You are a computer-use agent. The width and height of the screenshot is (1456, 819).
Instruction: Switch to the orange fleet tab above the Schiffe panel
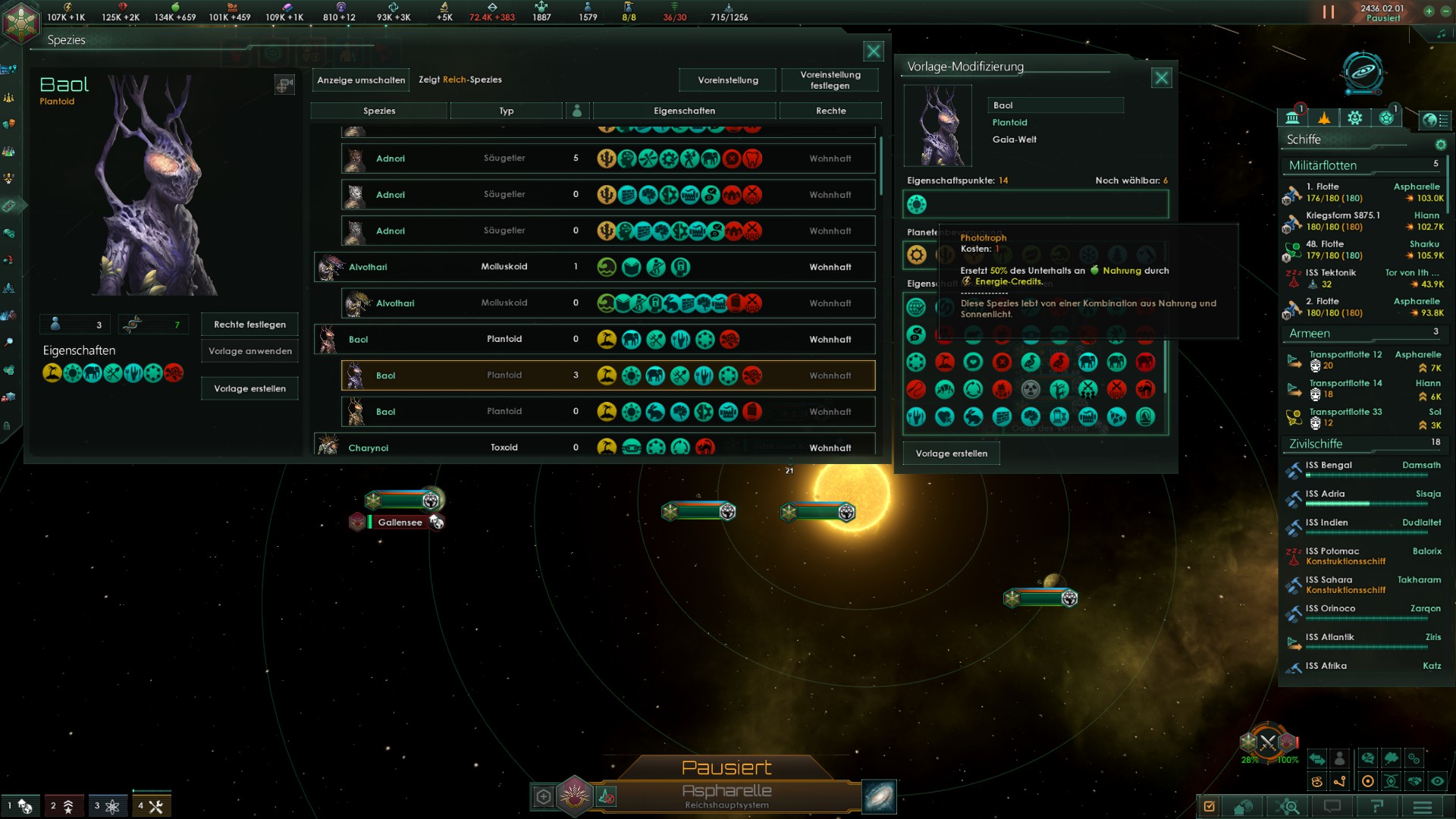(1324, 118)
